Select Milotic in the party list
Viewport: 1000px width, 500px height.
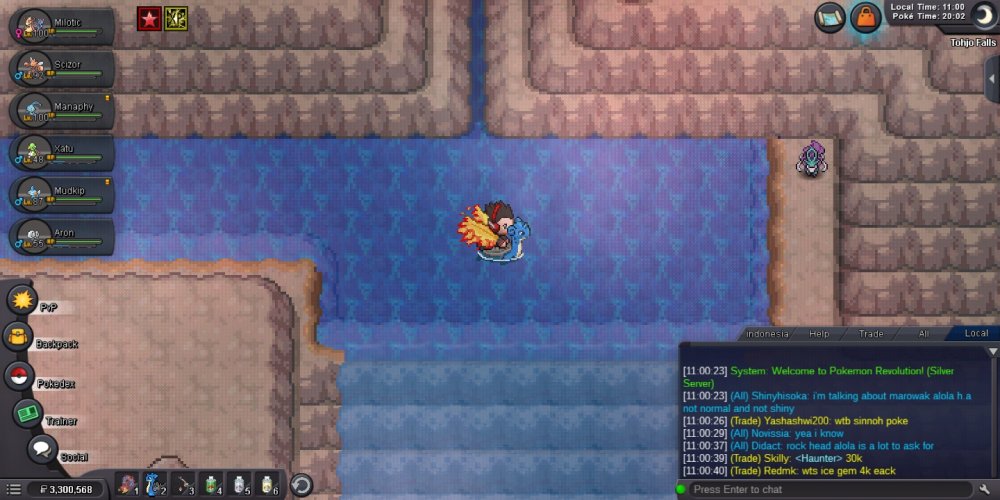point(60,27)
